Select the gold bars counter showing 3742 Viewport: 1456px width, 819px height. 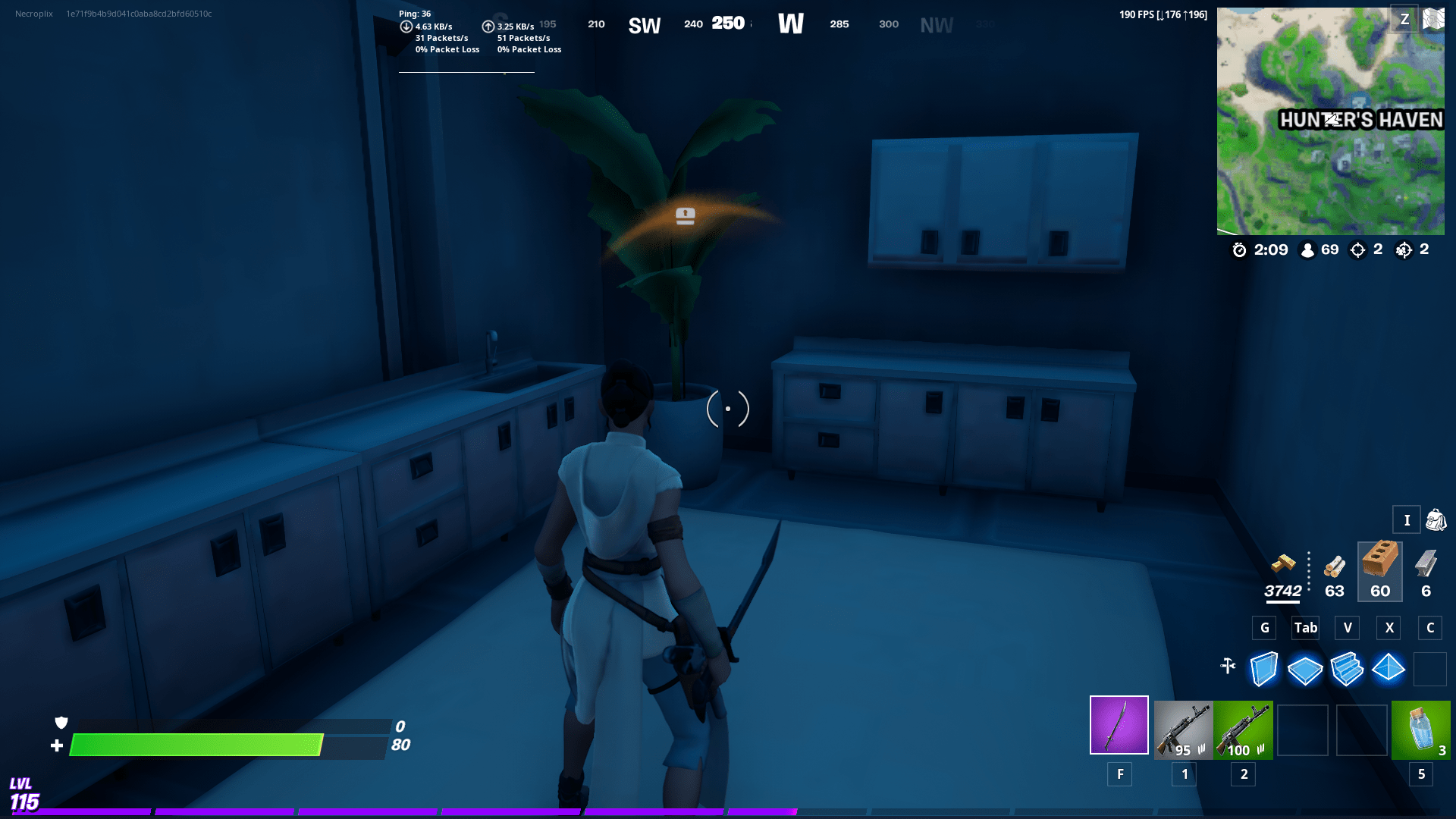pyautogui.click(x=1284, y=580)
